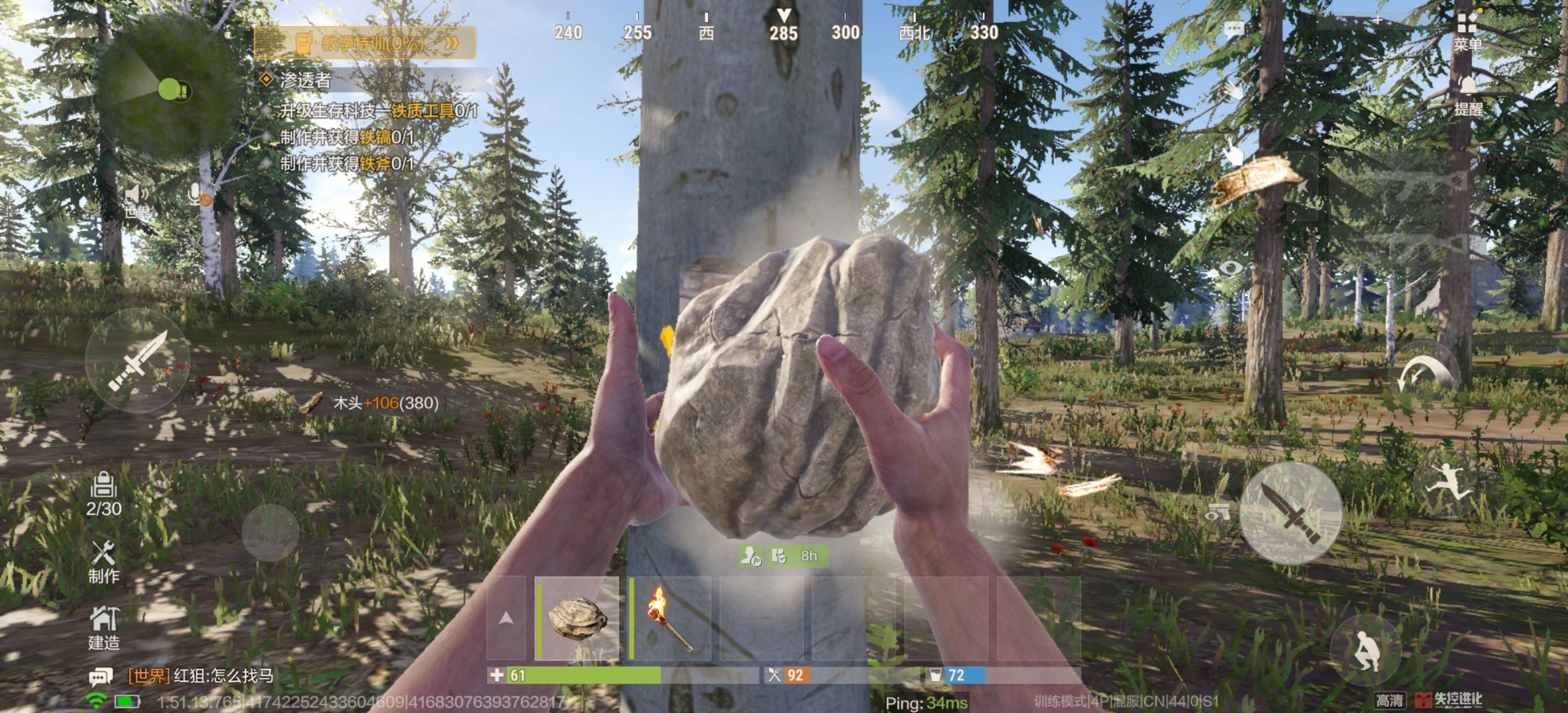1568x713 pixels.
Task: Open the quick chat speech bubble icon
Action: [1233, 29]
